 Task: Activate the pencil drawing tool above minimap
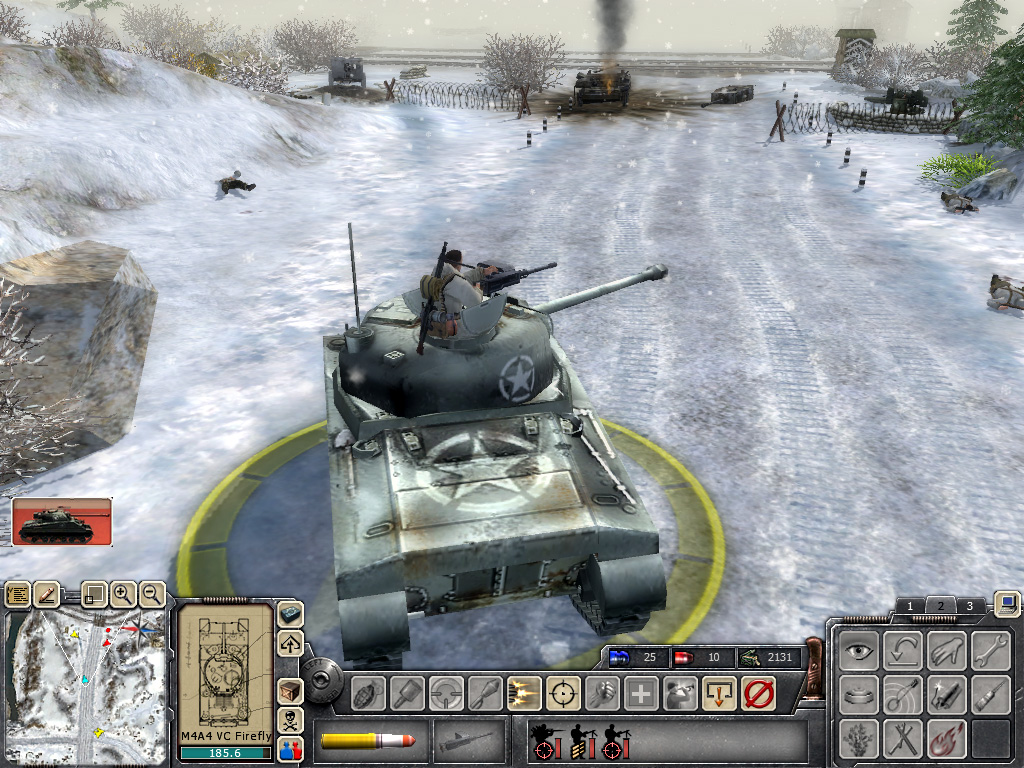pyautogui.click(x=48, y=594)
